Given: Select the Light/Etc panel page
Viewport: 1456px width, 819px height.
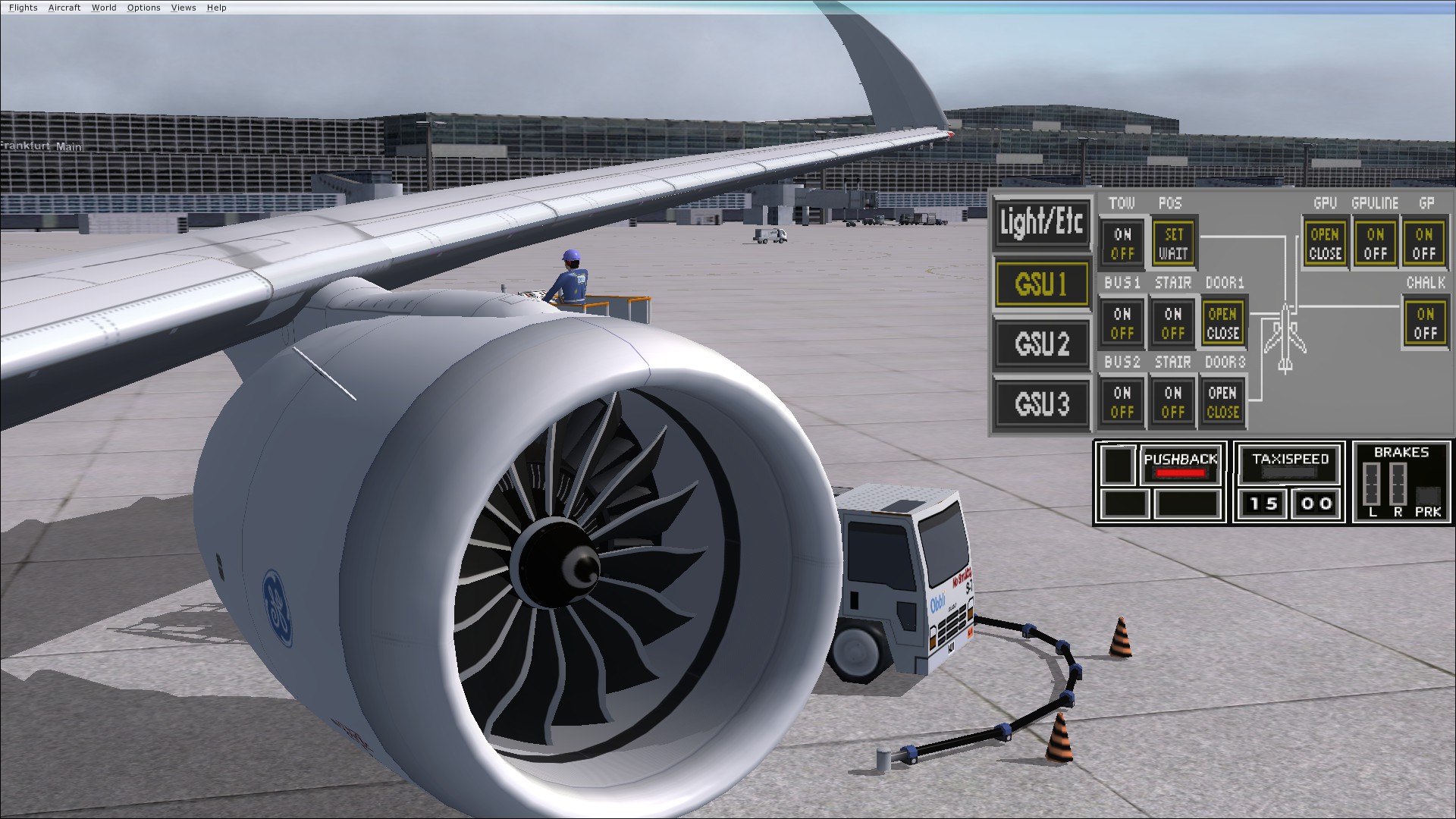Looking at the screenshot, I should pyautogui.click(x=1042, y=224).
